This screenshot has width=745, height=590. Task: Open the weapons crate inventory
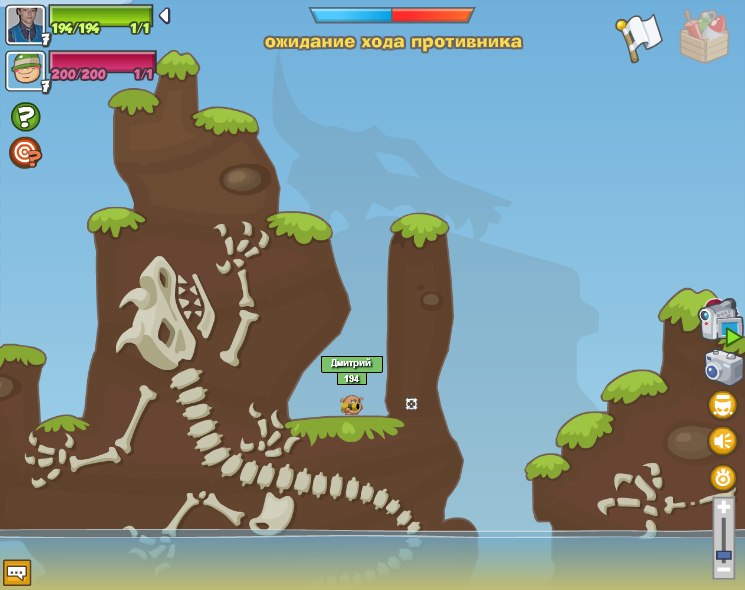tap(704, 38)
